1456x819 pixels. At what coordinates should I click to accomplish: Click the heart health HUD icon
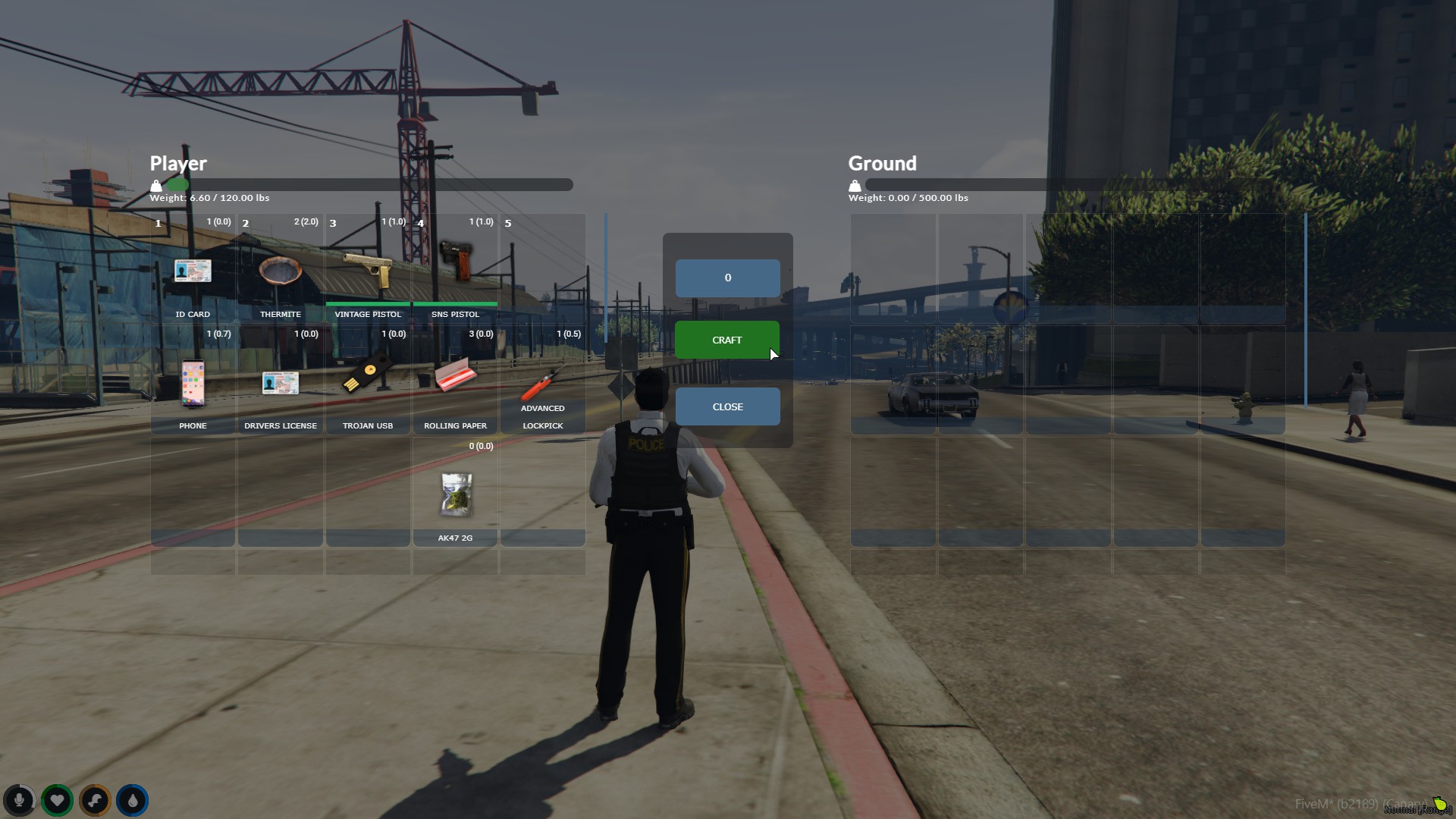coord(57,800)
